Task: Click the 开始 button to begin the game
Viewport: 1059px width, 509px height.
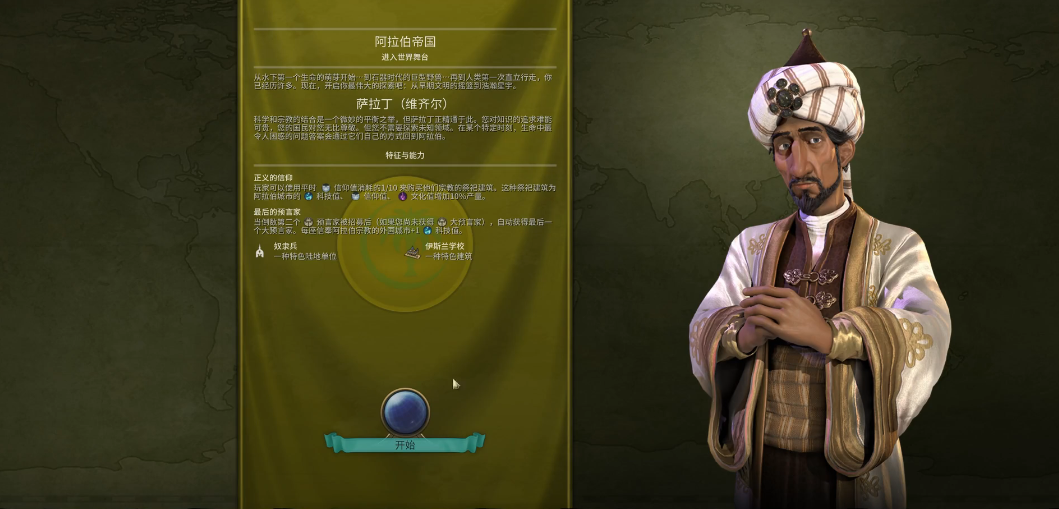Action: [404, 444]
